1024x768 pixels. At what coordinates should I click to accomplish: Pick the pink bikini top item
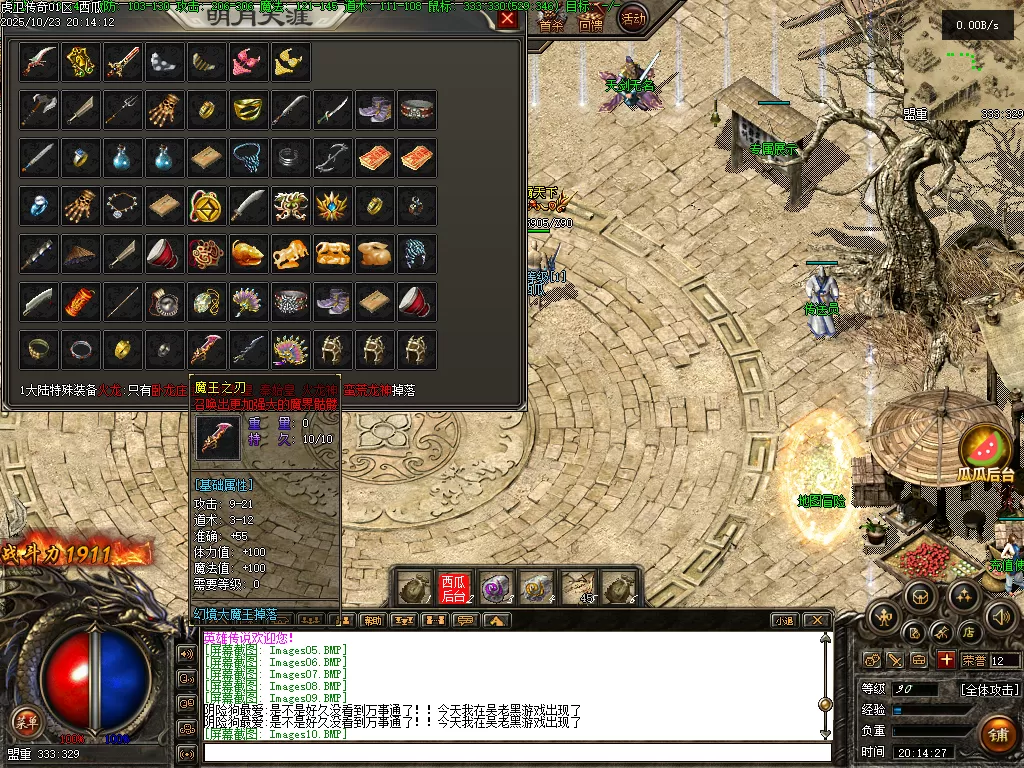pos(248,62)
